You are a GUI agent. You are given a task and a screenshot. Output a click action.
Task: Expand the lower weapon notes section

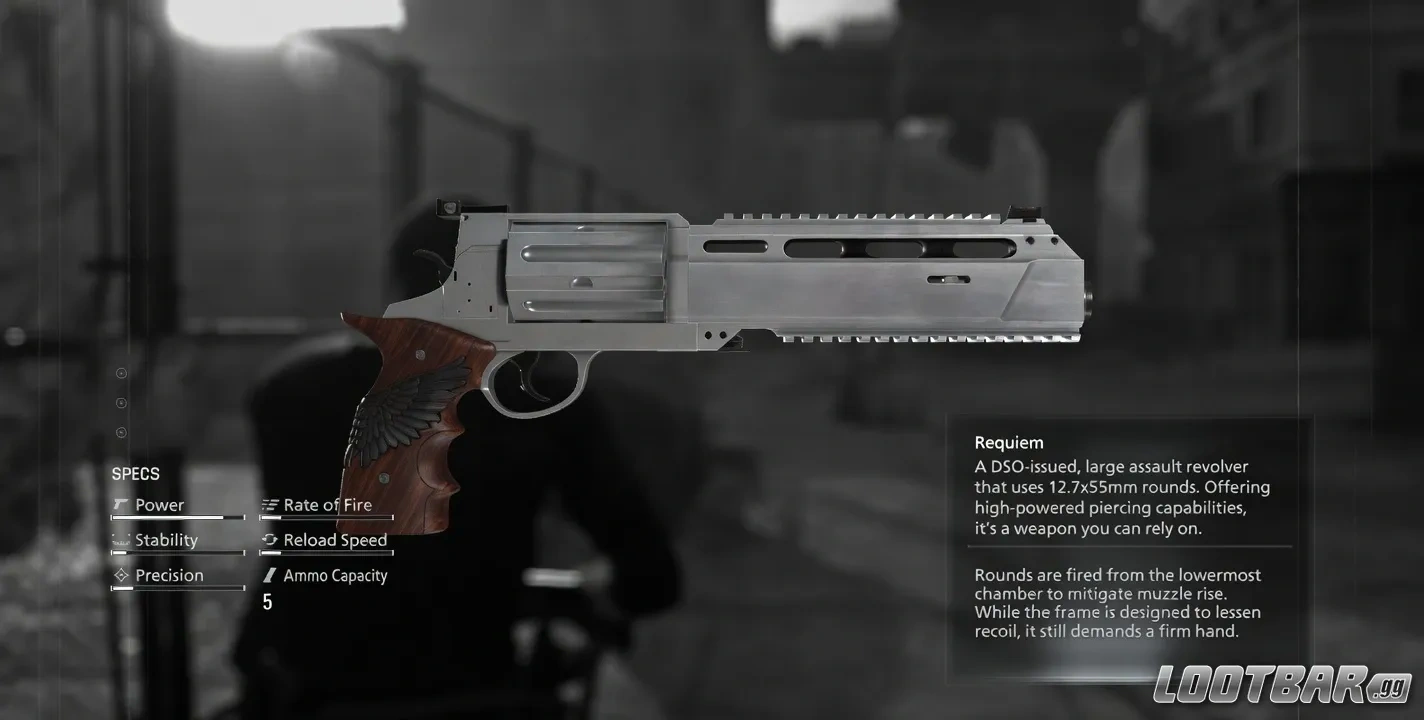1120,602
